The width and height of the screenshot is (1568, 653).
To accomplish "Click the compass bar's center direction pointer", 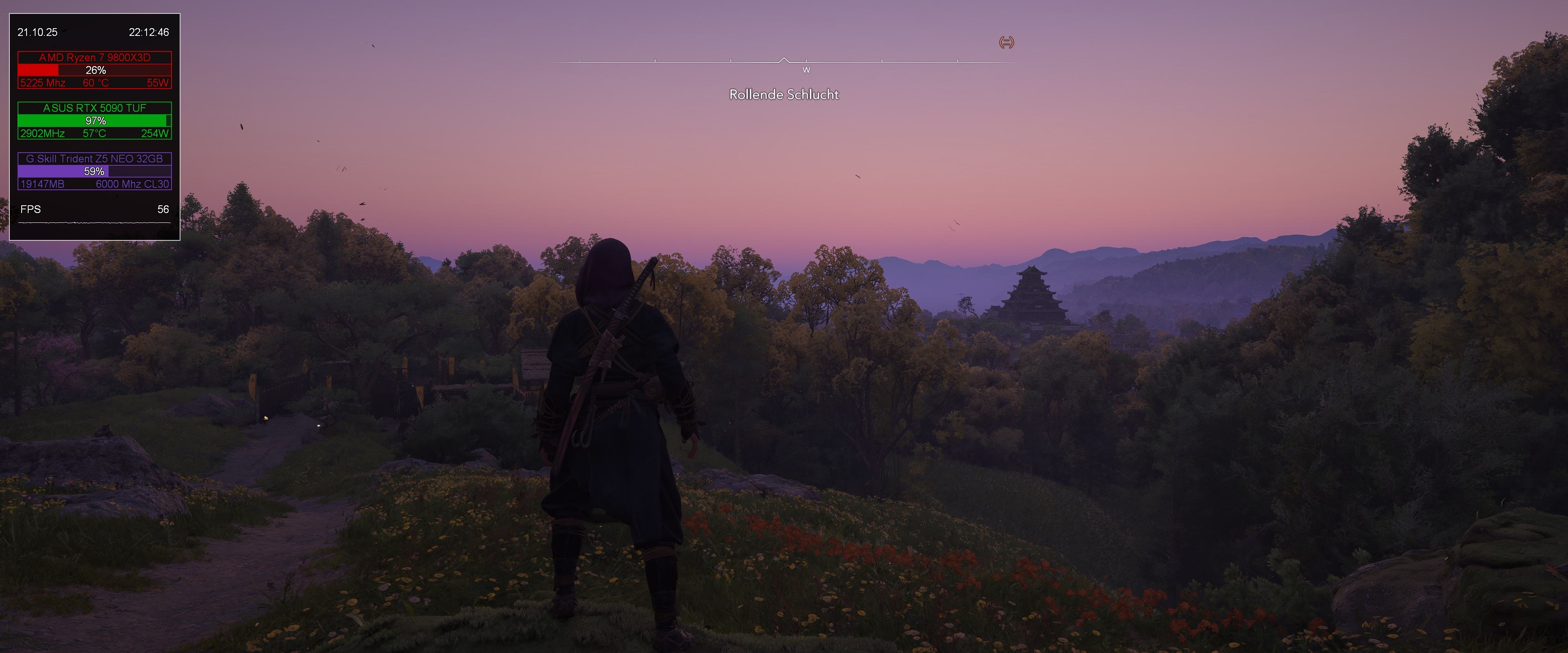I will pos(784,60).
